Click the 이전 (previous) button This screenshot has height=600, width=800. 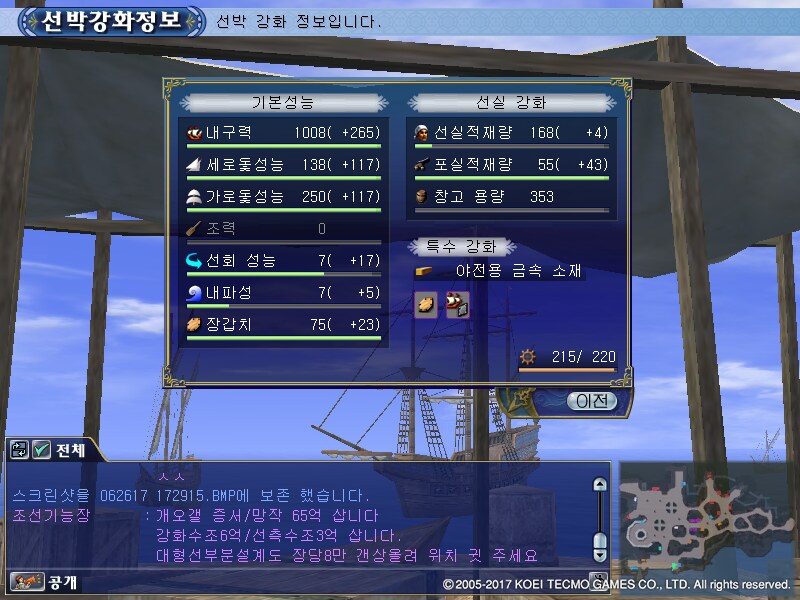click(591, 401)
